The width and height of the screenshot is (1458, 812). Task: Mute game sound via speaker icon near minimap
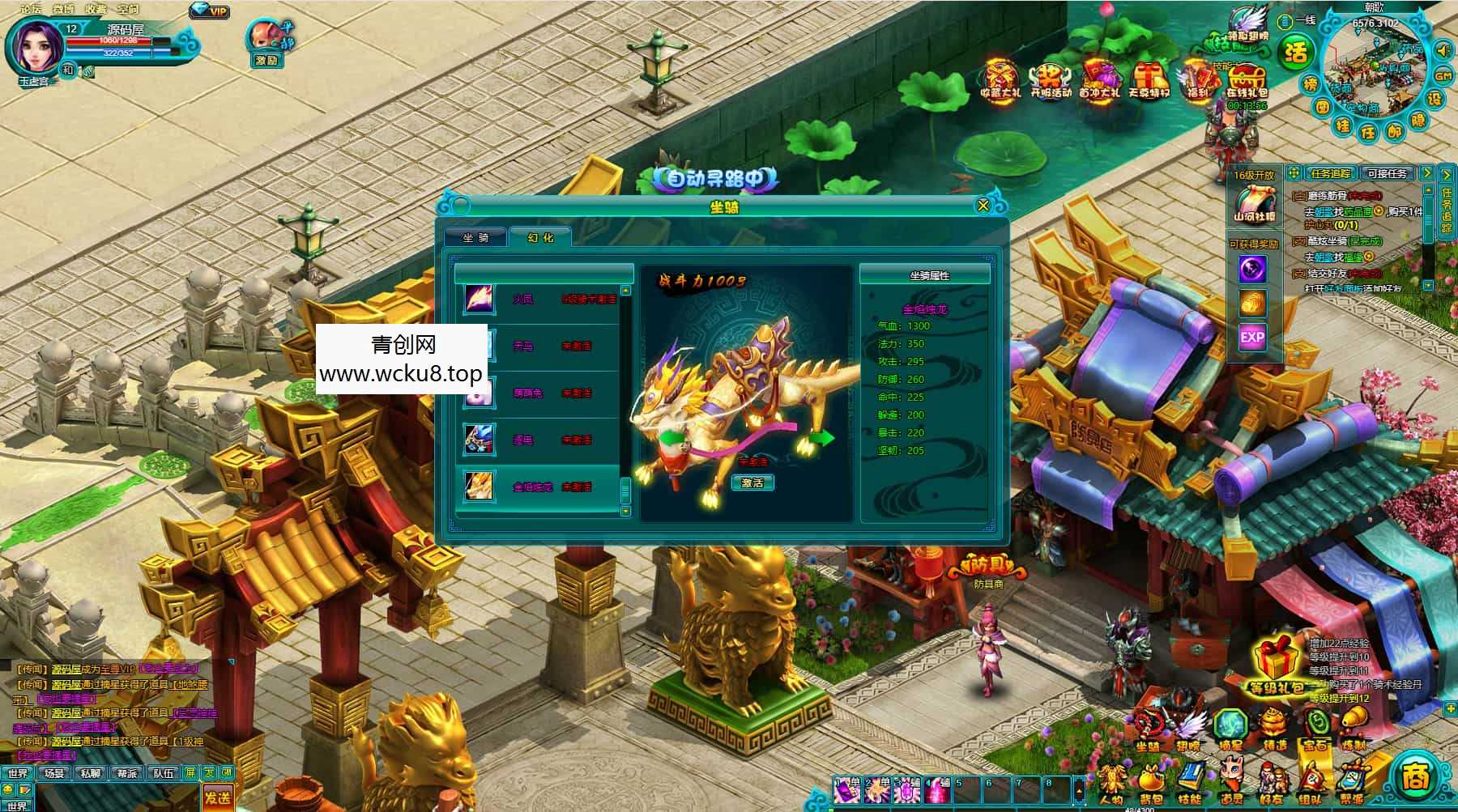click(1443, 51)
